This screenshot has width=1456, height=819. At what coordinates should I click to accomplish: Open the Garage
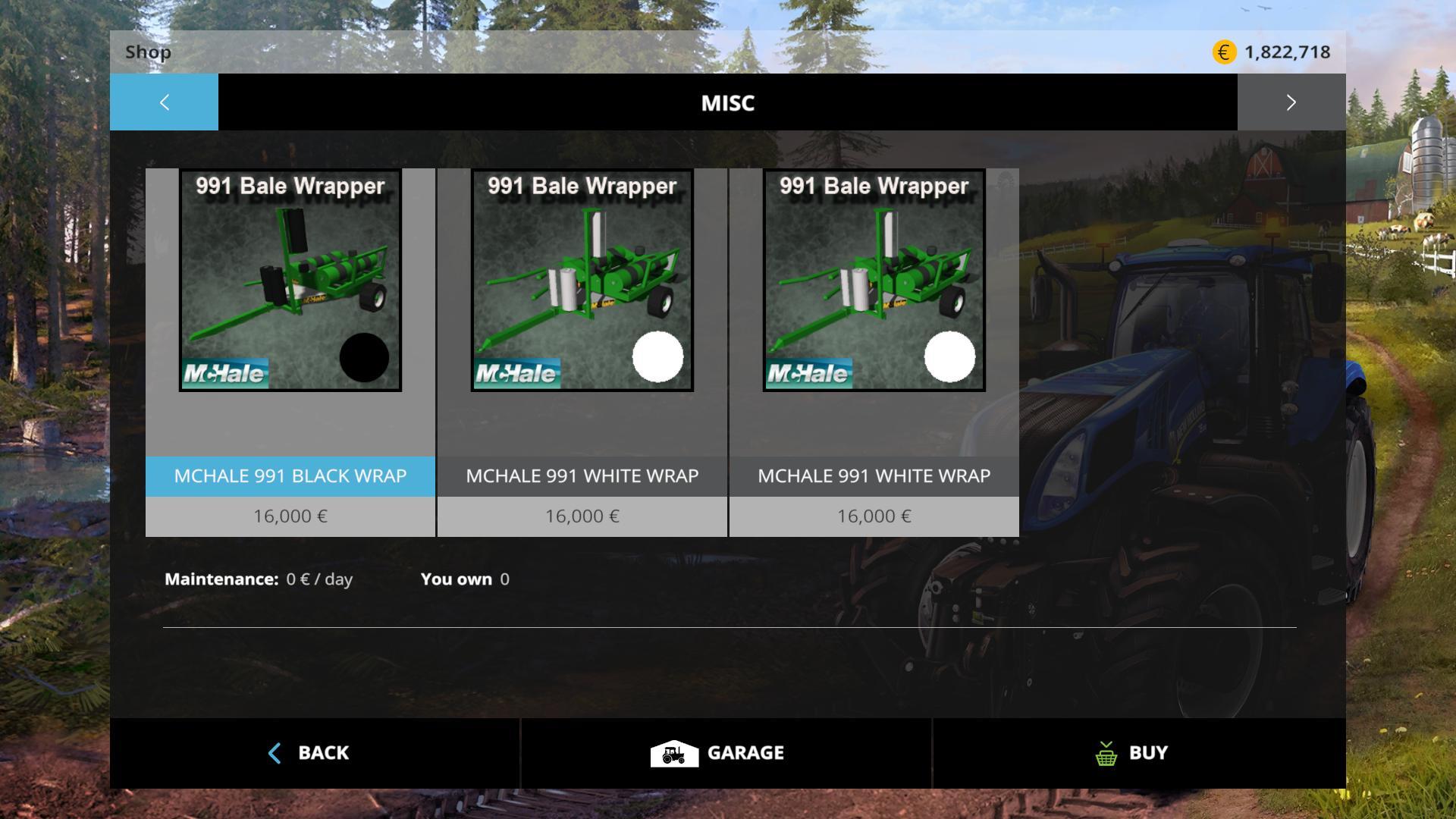(x=726, y=753)
